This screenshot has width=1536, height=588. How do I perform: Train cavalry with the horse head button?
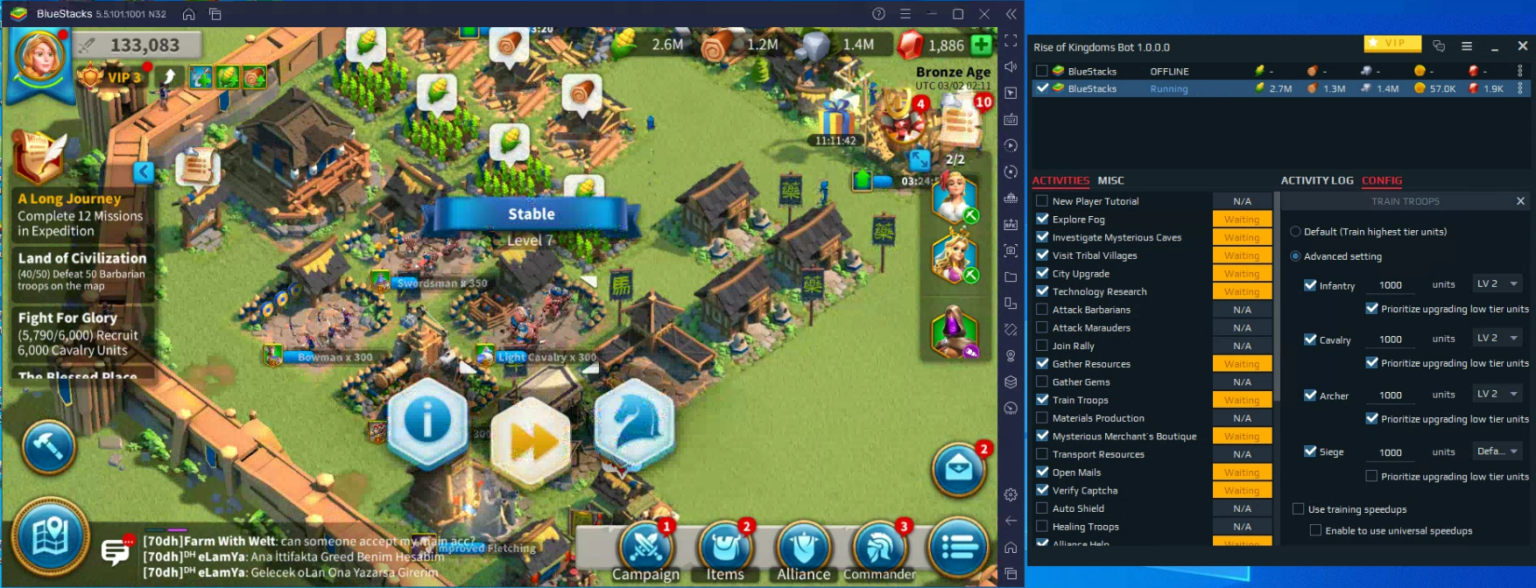pos(633,423)
